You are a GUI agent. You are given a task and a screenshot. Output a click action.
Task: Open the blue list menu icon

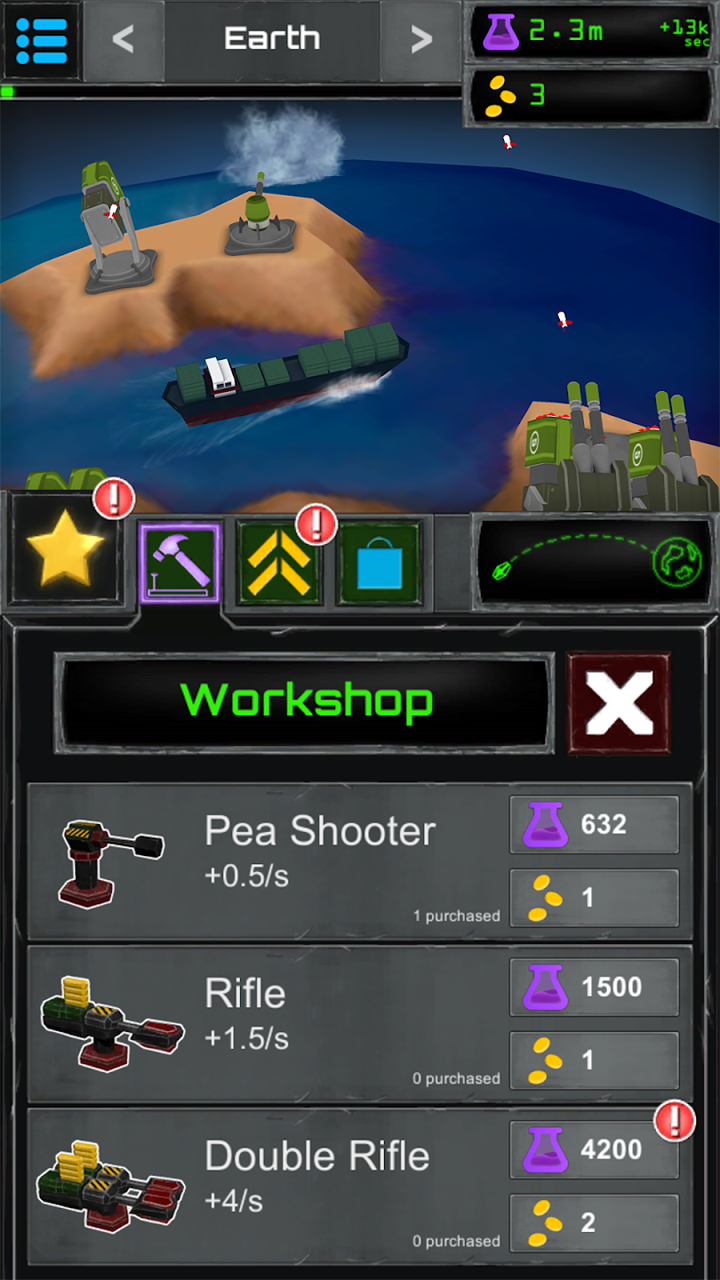41,40
